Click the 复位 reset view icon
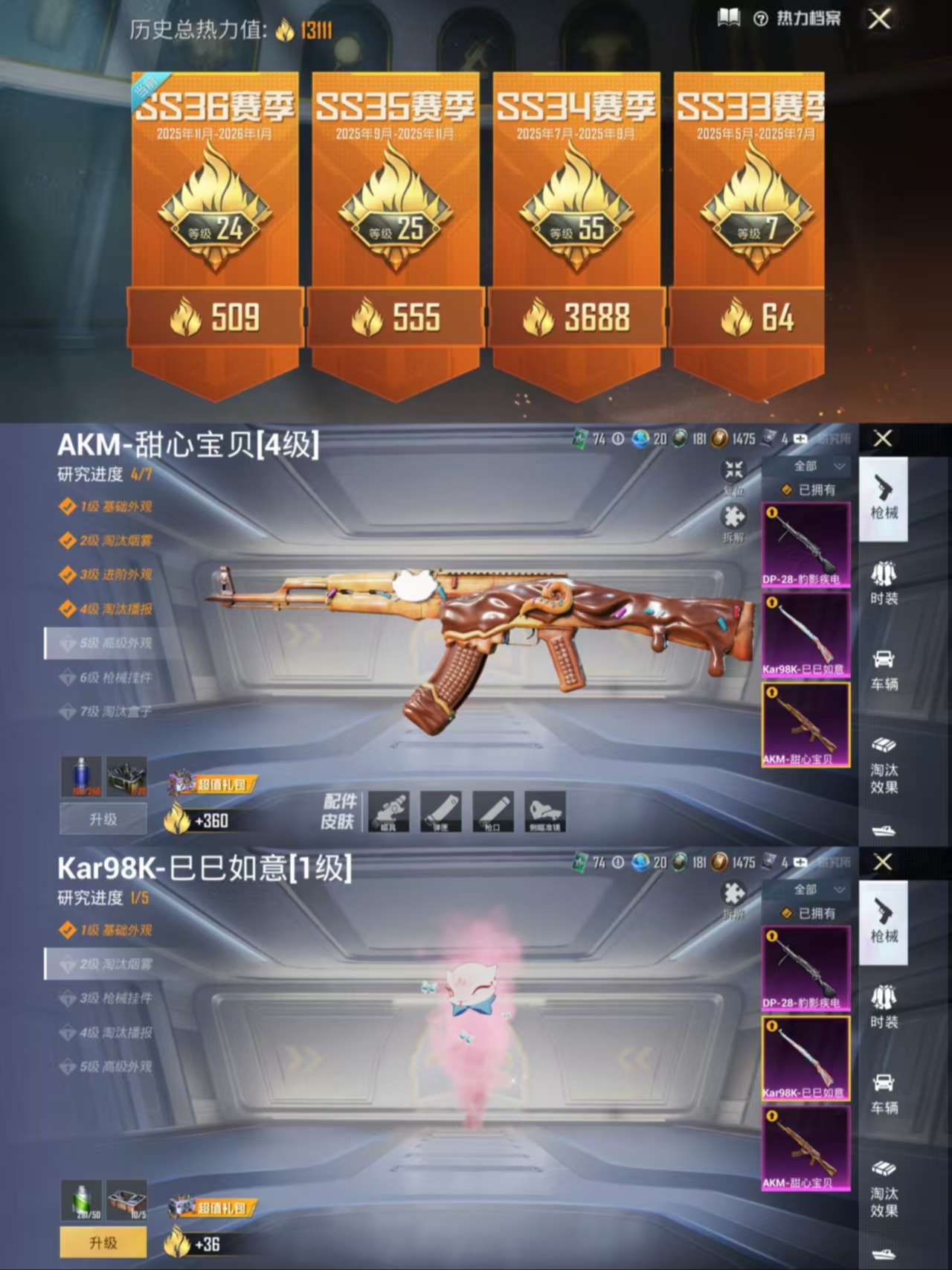Image resolution: width=952 pixels, height=1270 pixels. coord(733,469)
